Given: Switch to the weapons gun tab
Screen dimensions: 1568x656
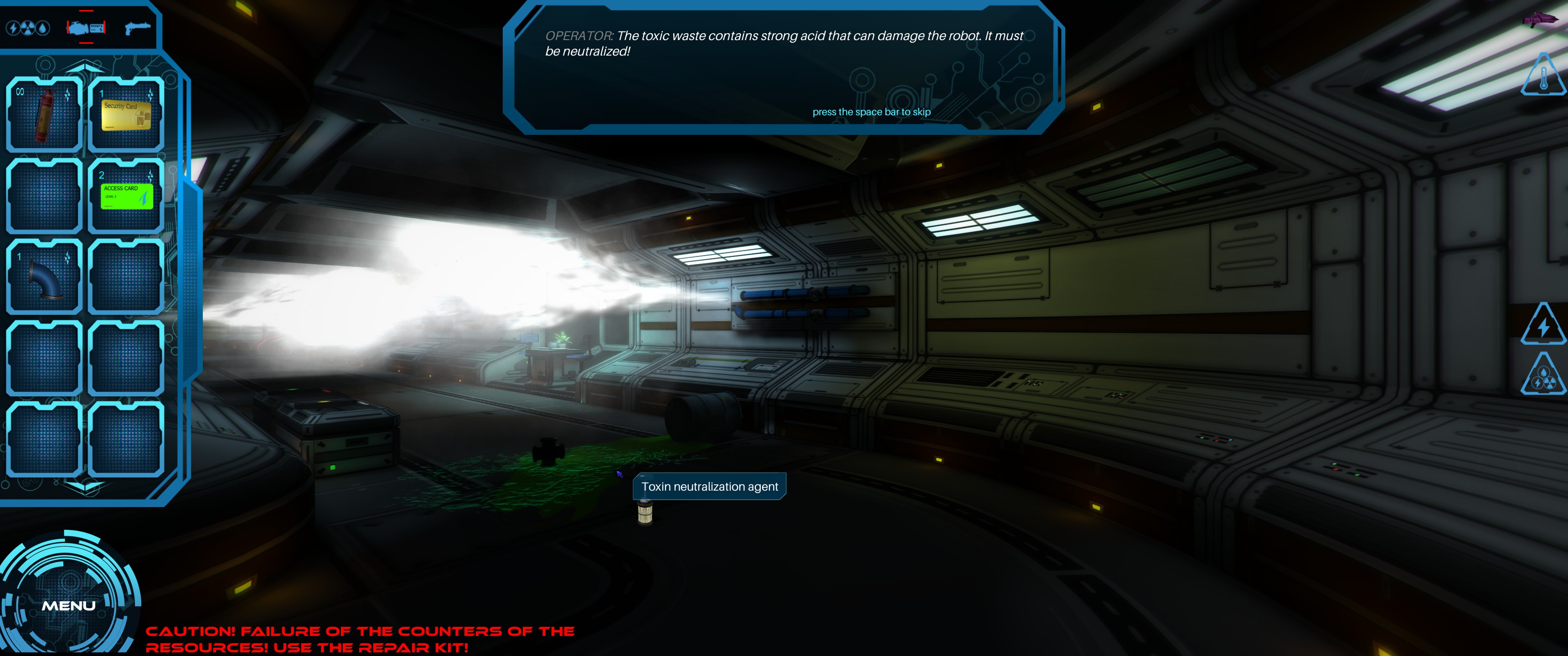Looking at the screenshot, I should (137, 28).
